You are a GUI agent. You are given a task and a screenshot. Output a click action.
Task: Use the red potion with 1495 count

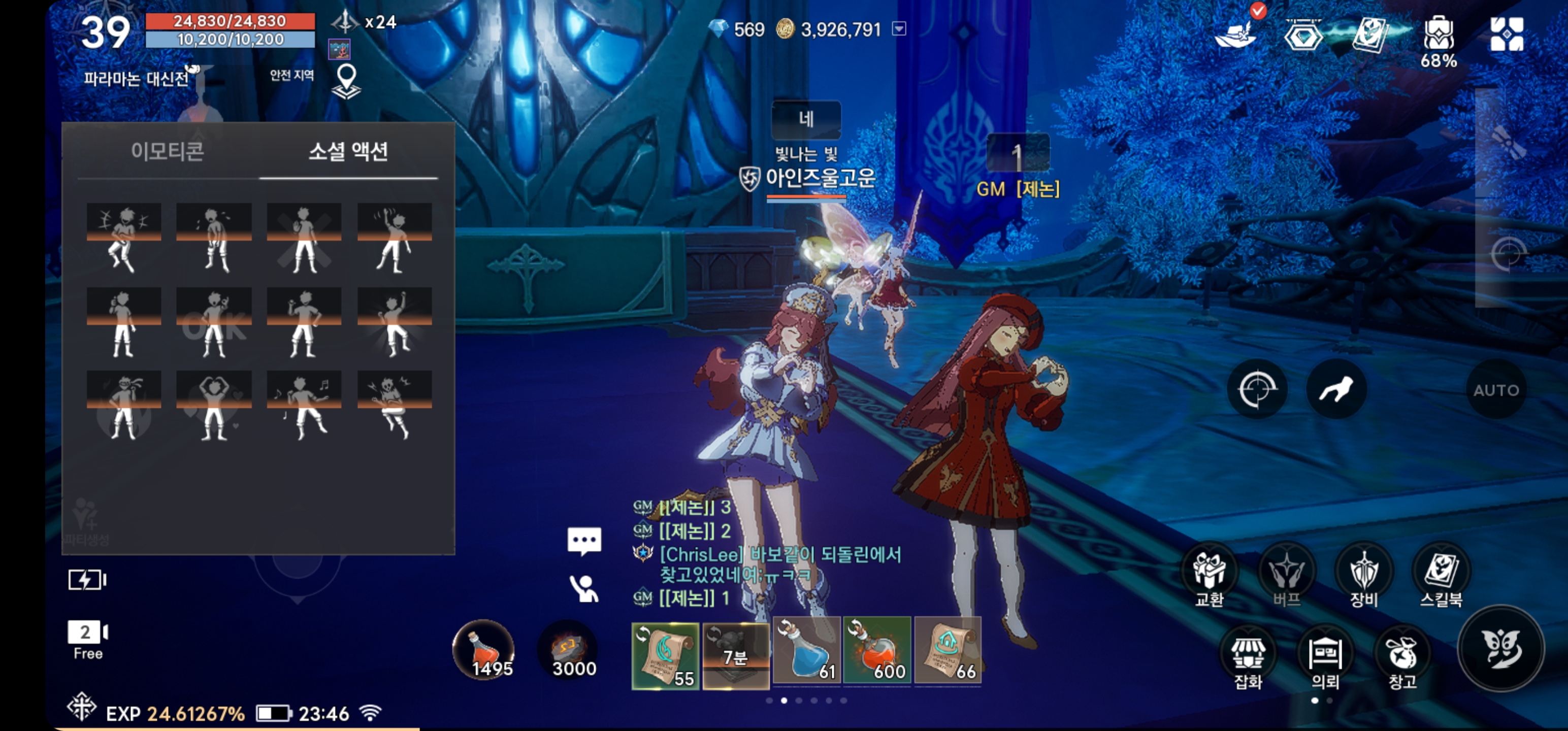pos(484,650)
